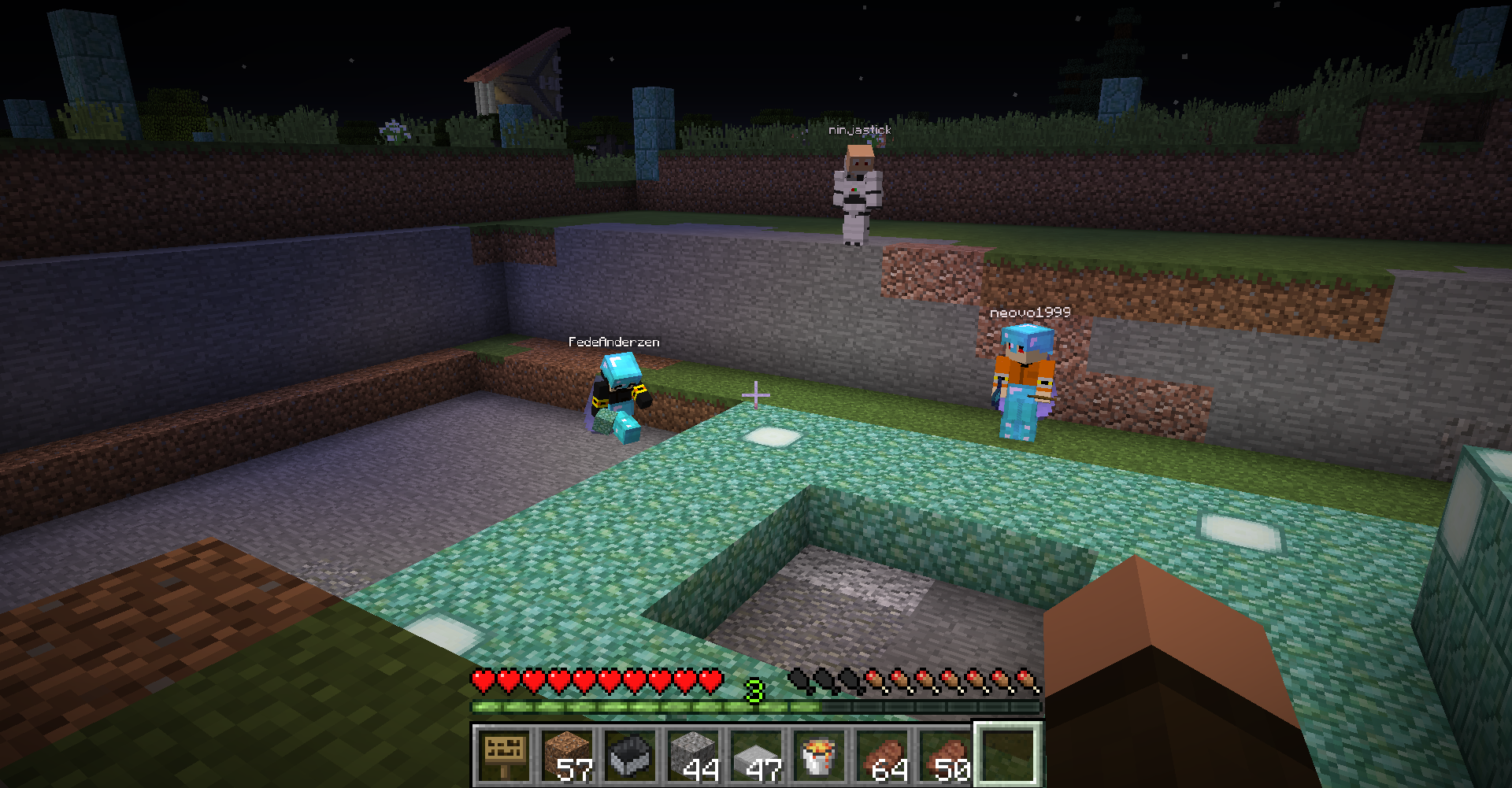Choose the cooked meat stack of 64

click(x=882, y=754)
